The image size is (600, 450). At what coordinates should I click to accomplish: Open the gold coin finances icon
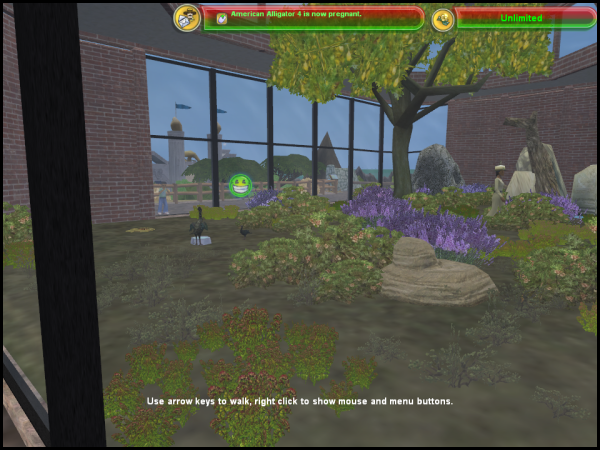[x=443, y=18]
